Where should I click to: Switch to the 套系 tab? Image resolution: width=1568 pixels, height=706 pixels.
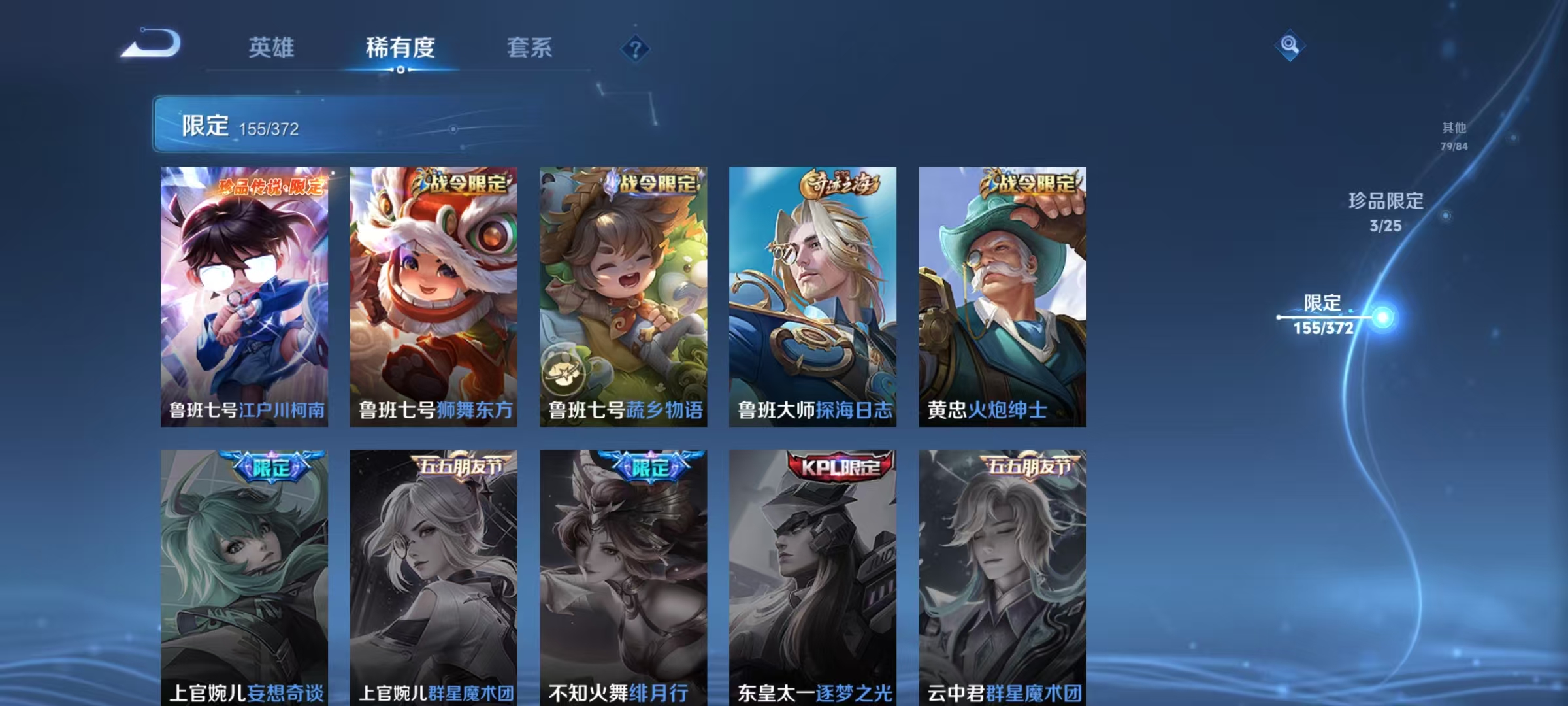tap(530, 47)
